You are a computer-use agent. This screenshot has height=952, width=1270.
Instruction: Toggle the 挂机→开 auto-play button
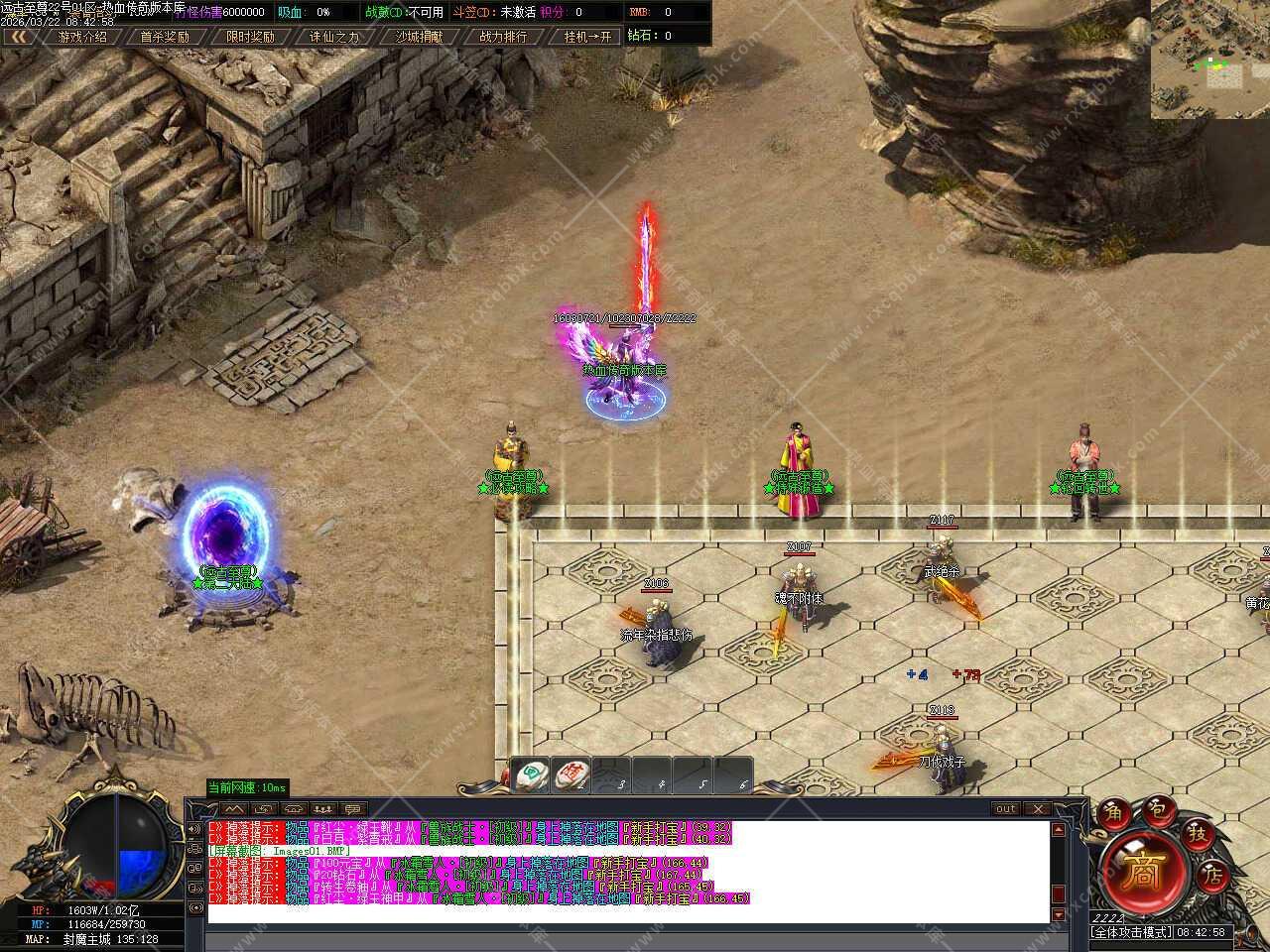point(589,37)
